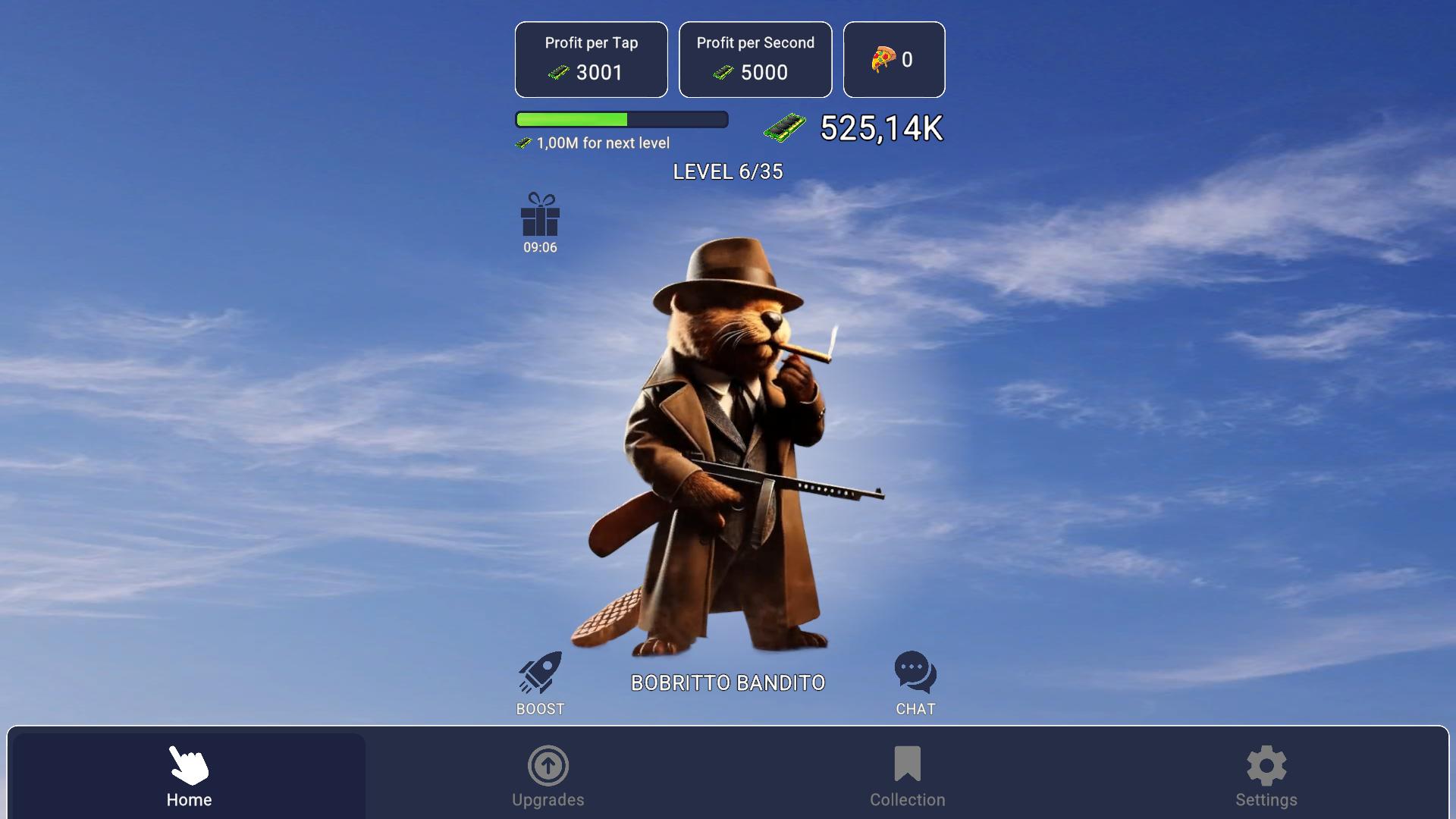Tap the chip icon in Profit per Second card
This screenshot has width=1456, height=819.
point(722,73)
